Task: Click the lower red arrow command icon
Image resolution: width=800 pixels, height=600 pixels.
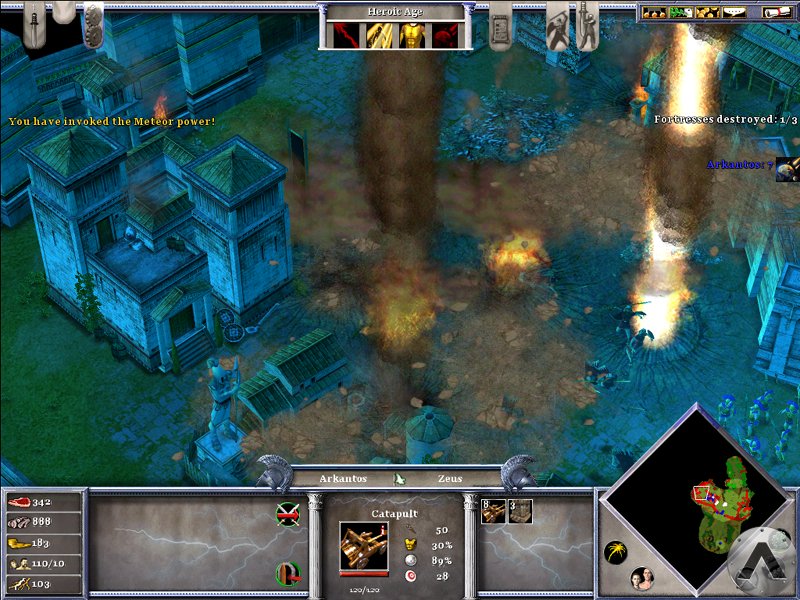Action: (288, 573)
